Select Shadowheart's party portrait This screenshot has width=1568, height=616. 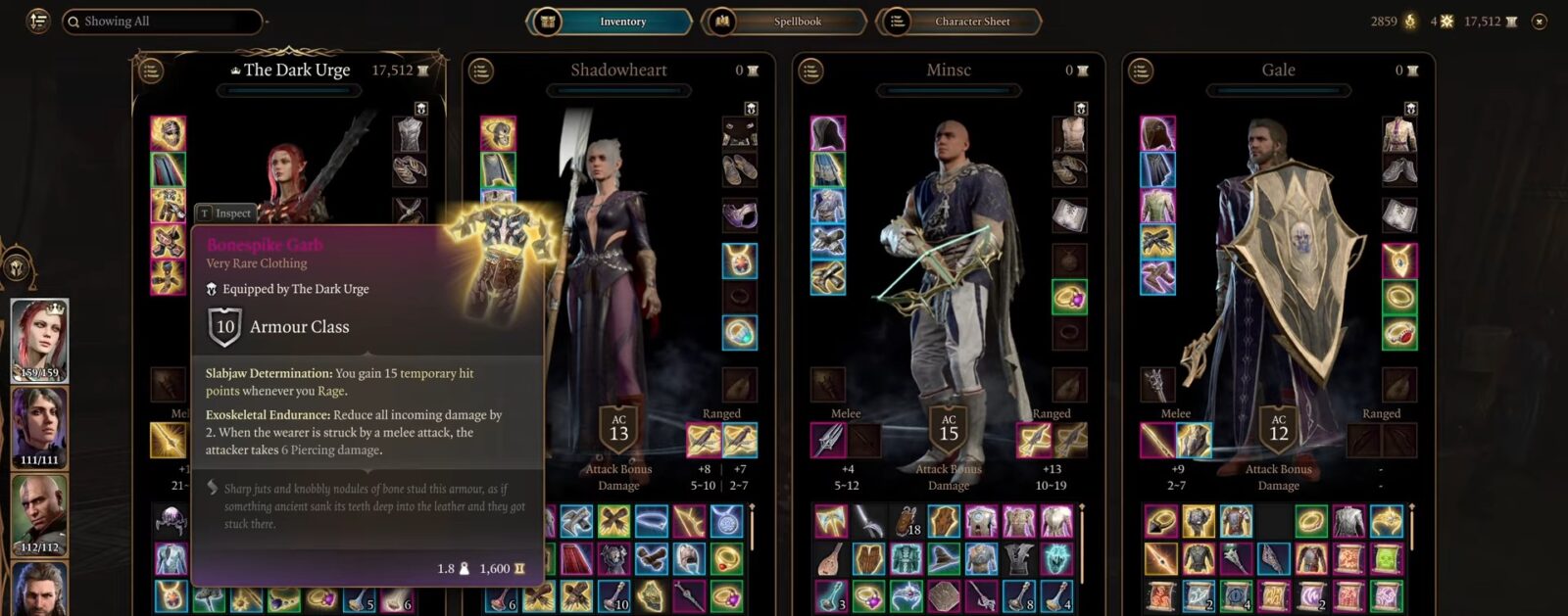pos(39,428)
